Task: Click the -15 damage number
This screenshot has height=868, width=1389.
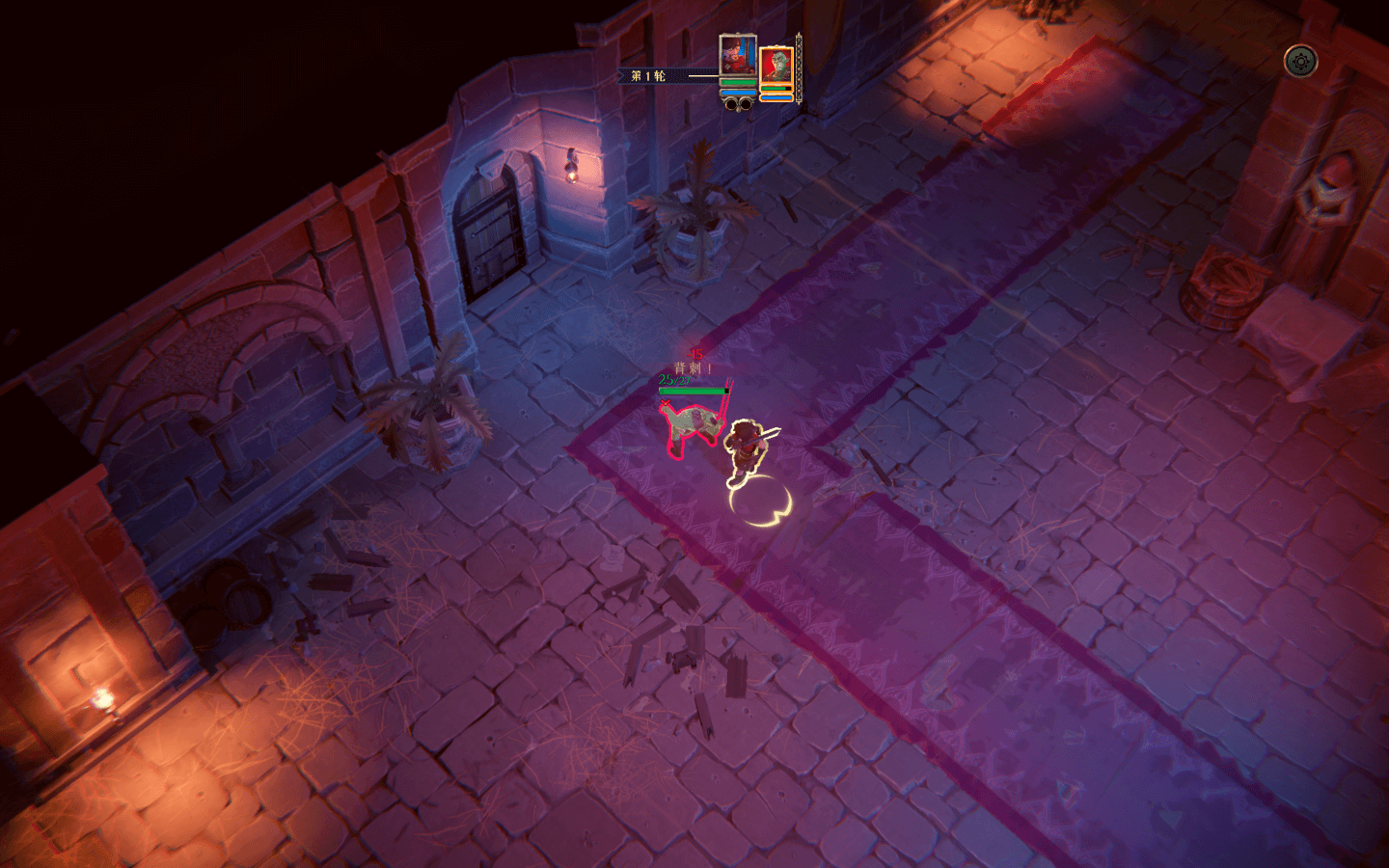Action: tap(694, 355)
